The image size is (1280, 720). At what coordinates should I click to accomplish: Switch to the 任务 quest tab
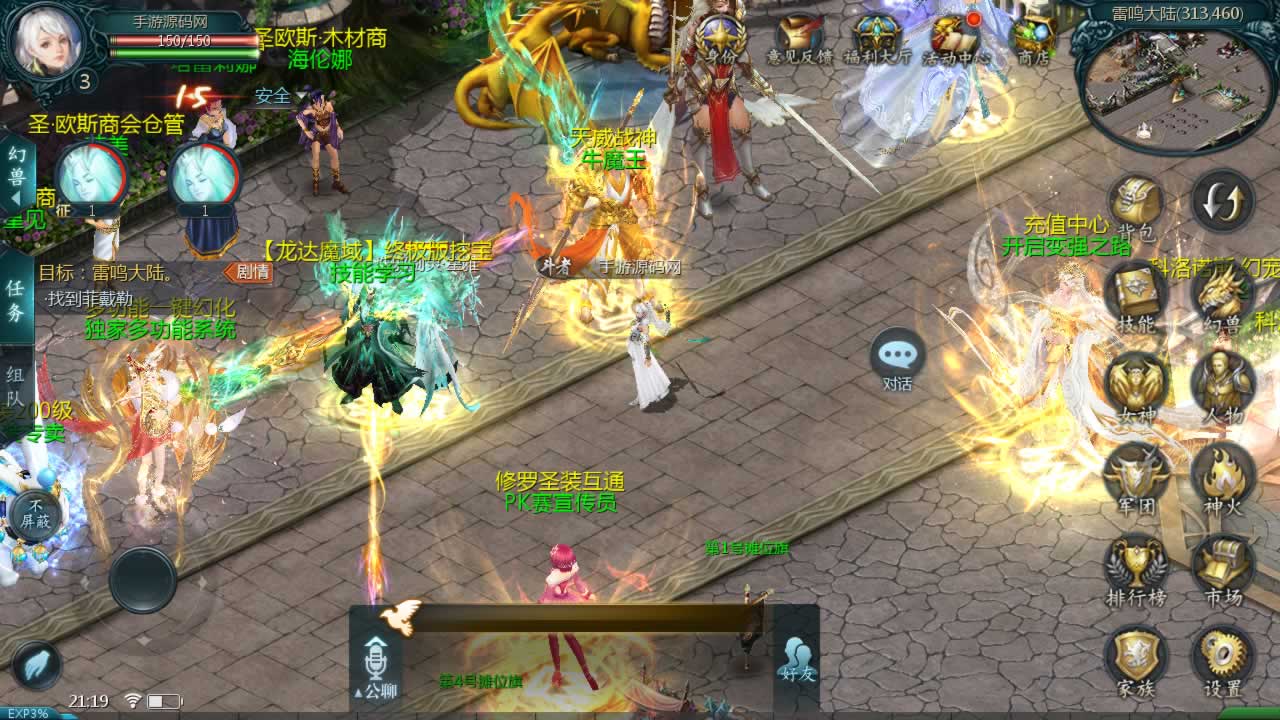point(16,300)
